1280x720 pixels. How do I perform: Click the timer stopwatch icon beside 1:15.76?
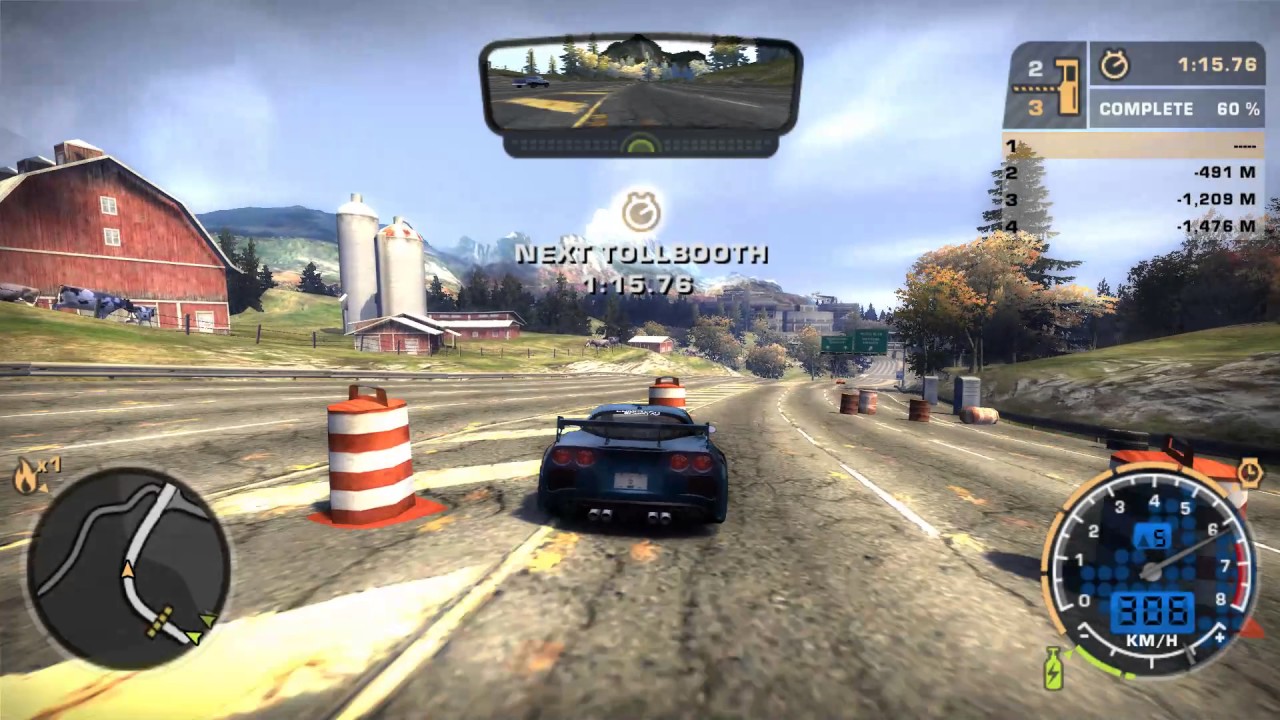tap(1114, 65)
